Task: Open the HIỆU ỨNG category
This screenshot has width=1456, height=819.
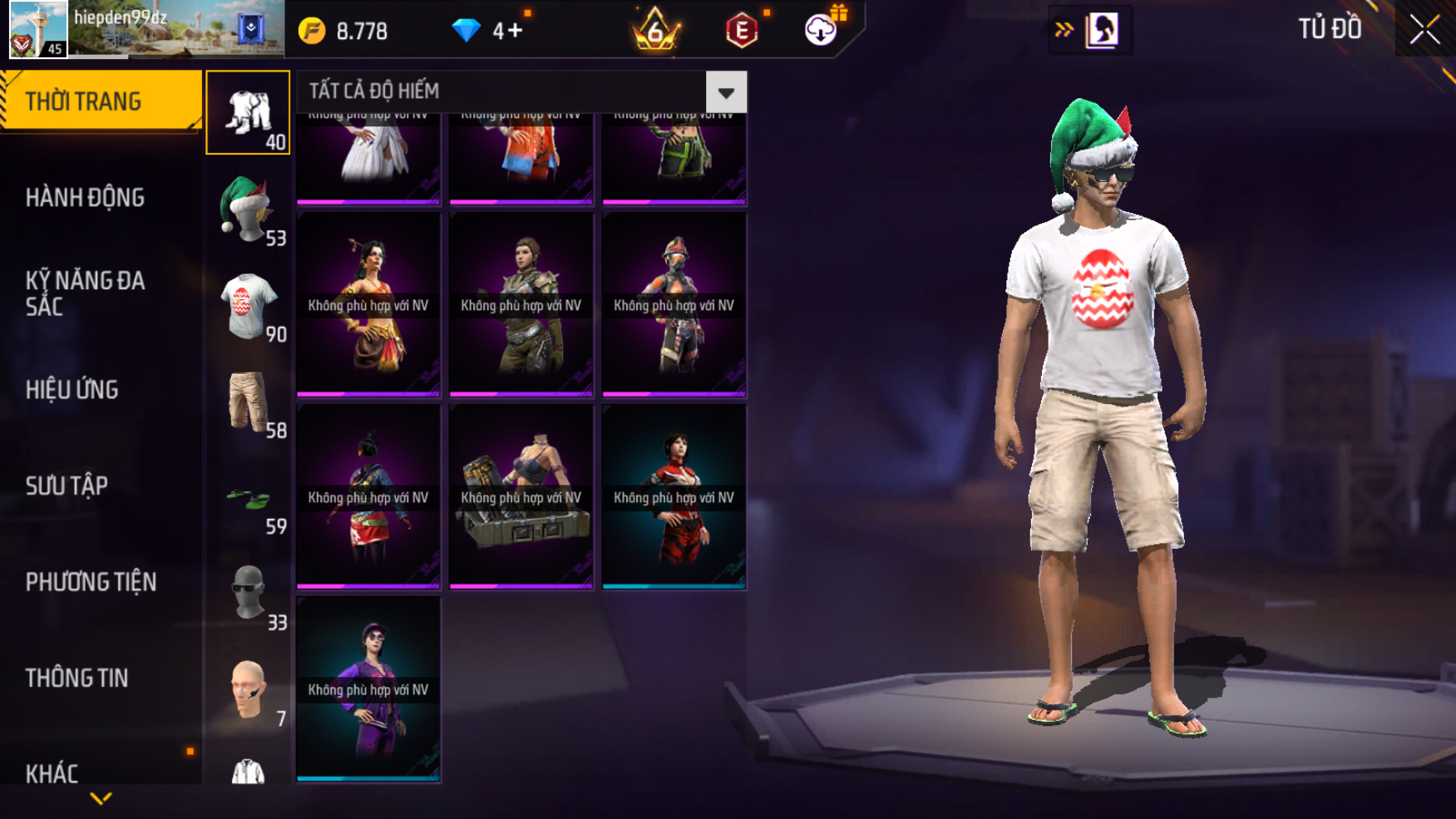Action: (72, 390)
